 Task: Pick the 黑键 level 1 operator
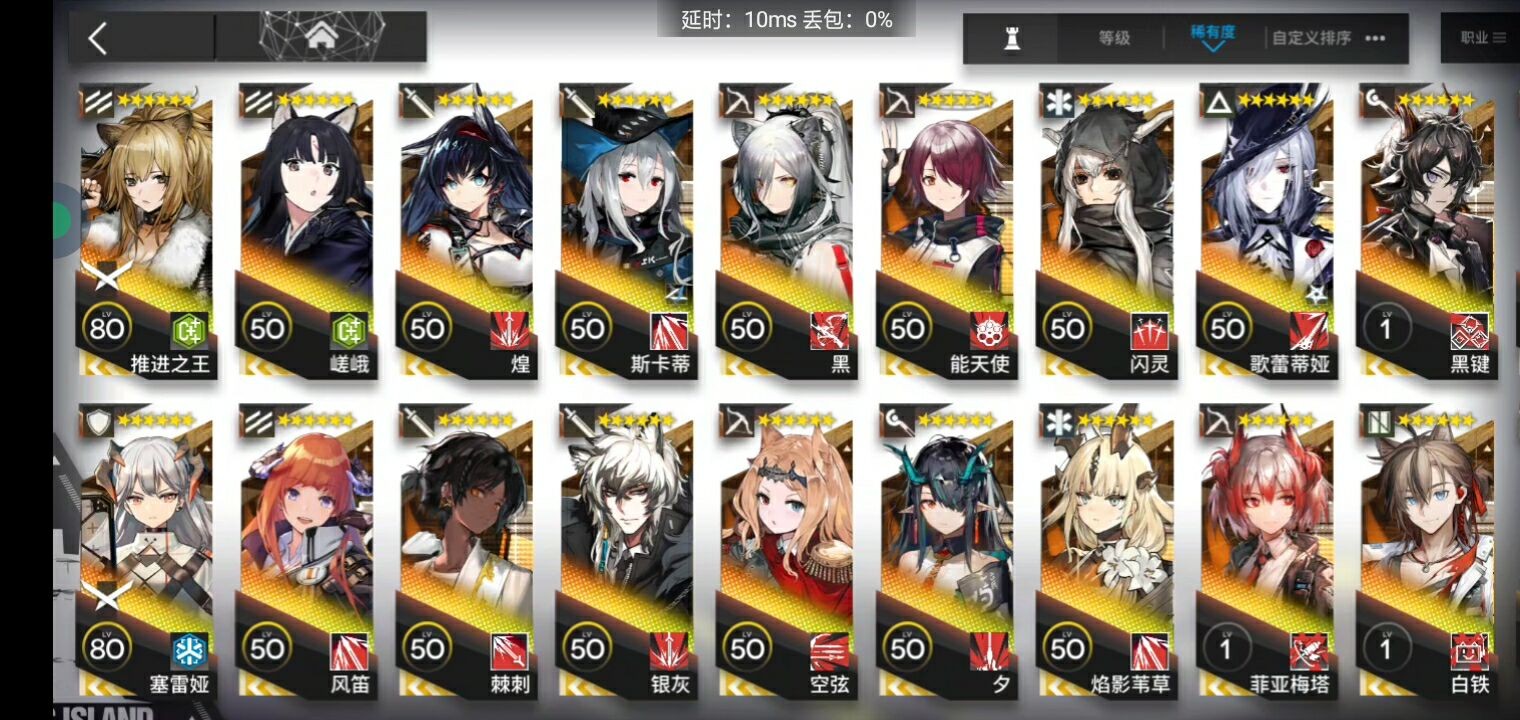[x=1426, y=230]
